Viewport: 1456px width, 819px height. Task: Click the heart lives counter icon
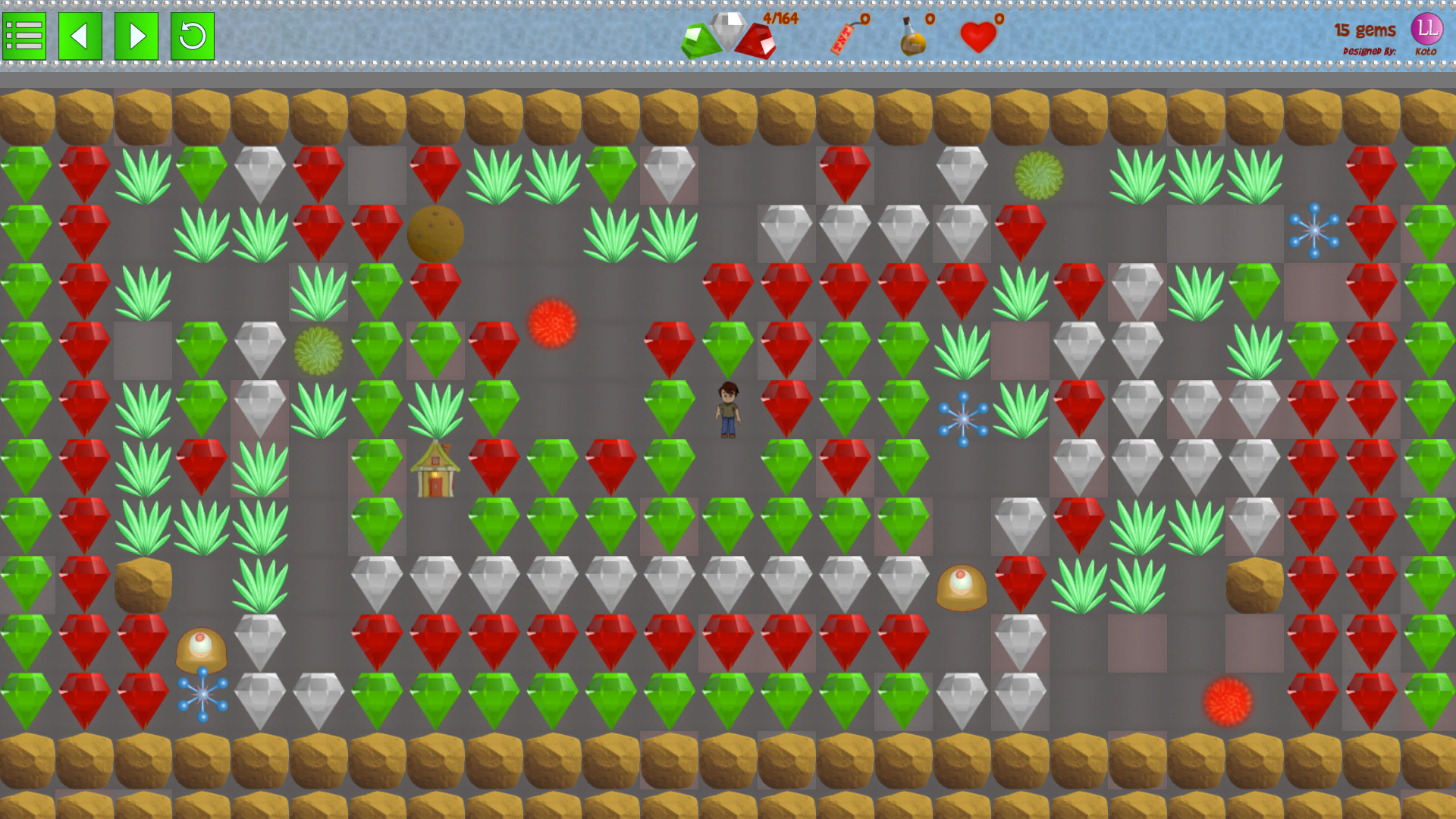pos(977,34)
